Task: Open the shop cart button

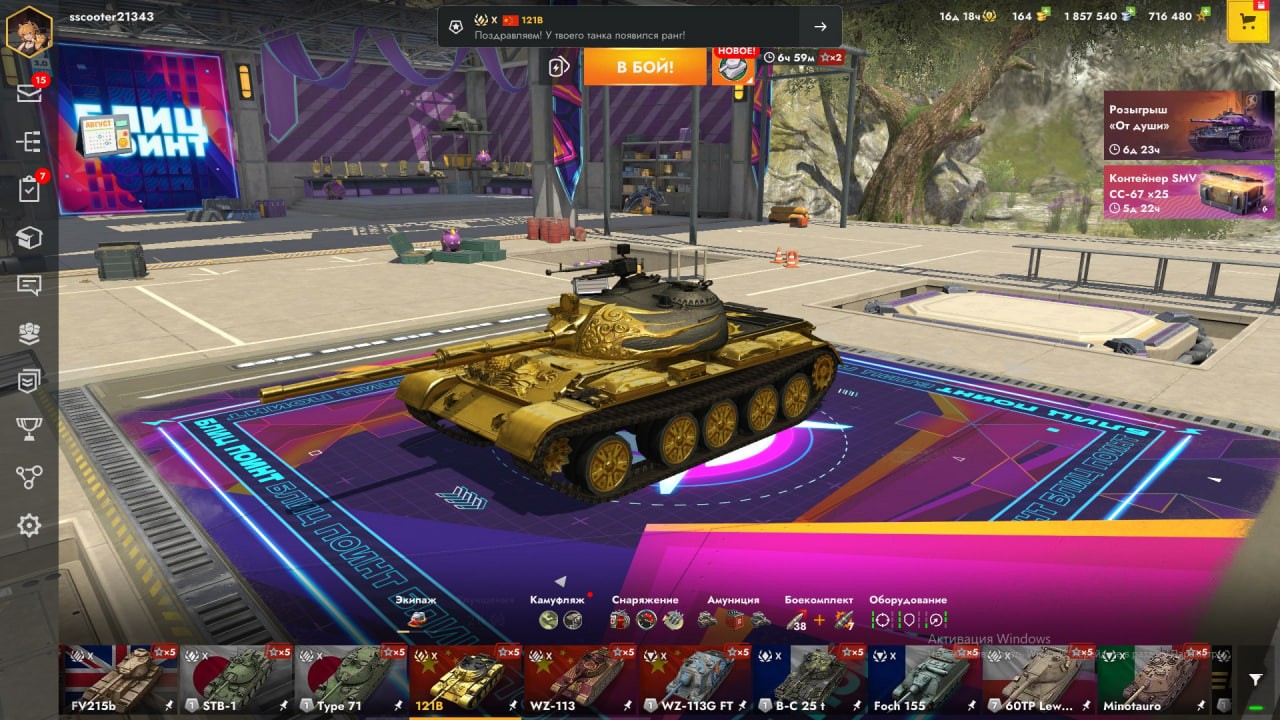Action: (x=1247, y=22)
